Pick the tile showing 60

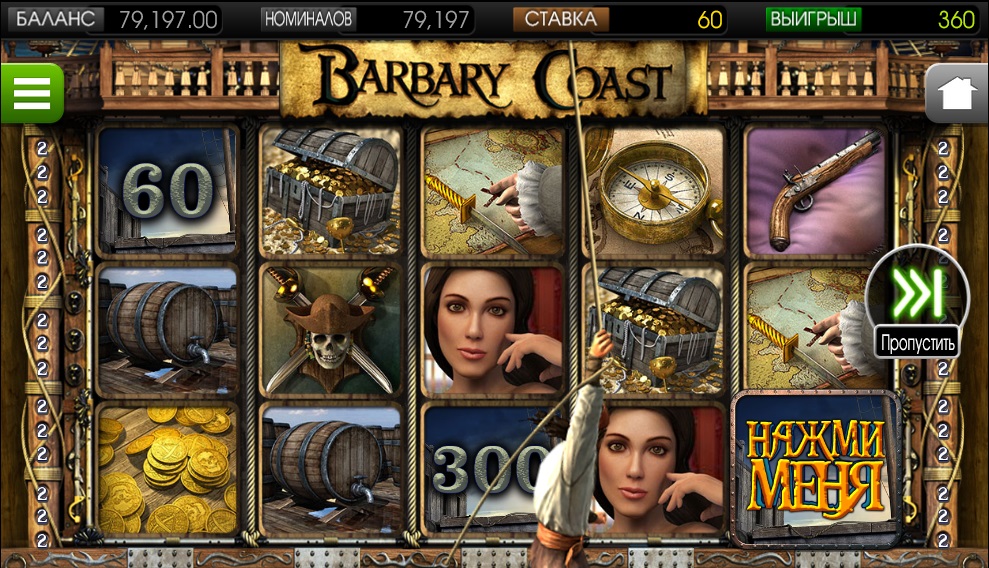[x=168, y=190]
